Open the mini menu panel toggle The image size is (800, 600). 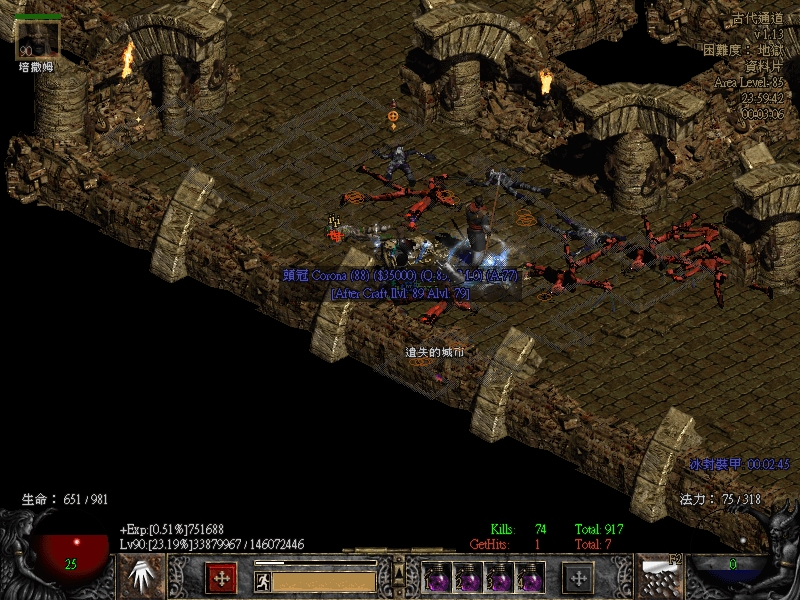[399, 573]
